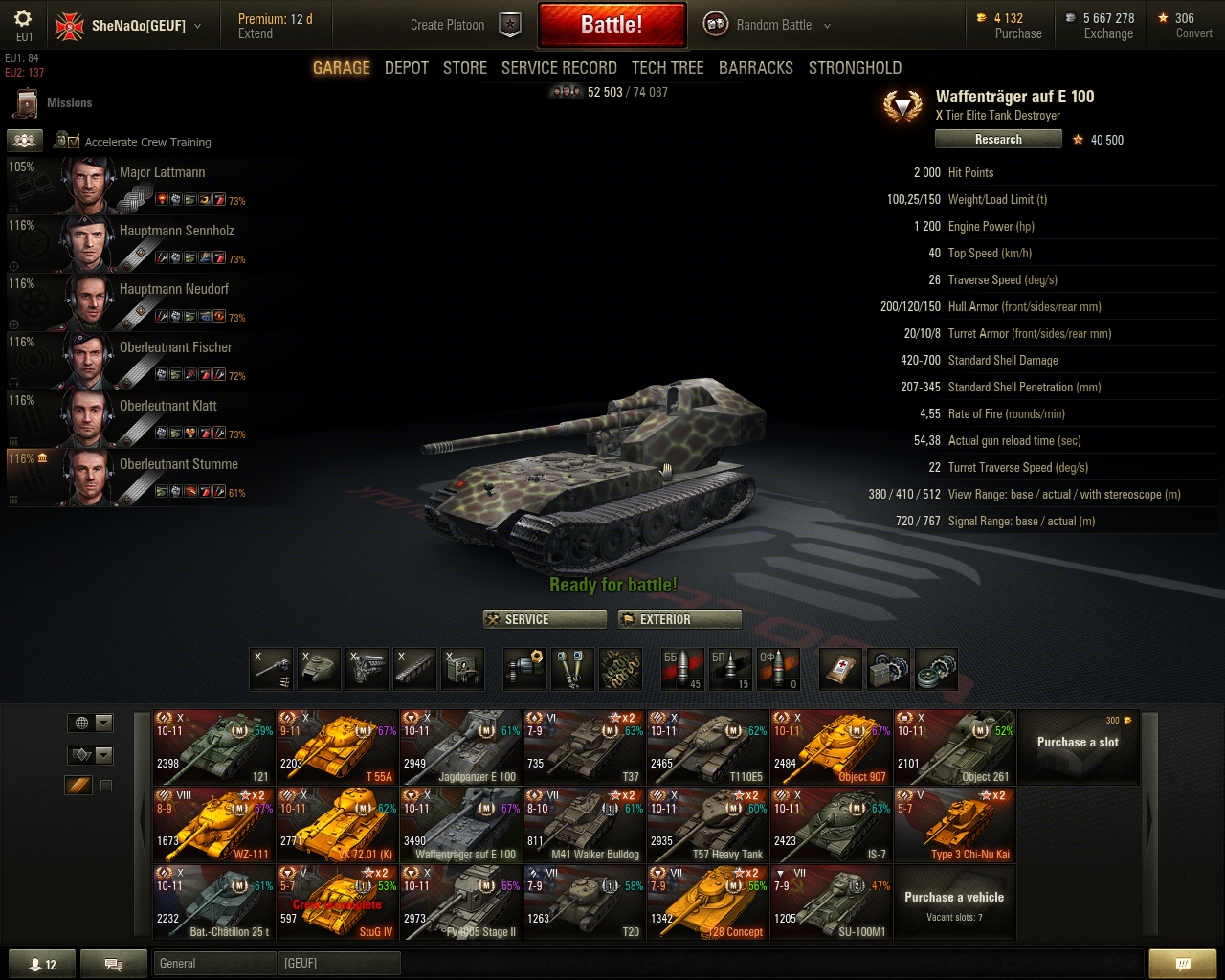Select the Jagdpanzer E 100 in carousel
This screenshot has width=1225, height=980.
coord(461,747)
